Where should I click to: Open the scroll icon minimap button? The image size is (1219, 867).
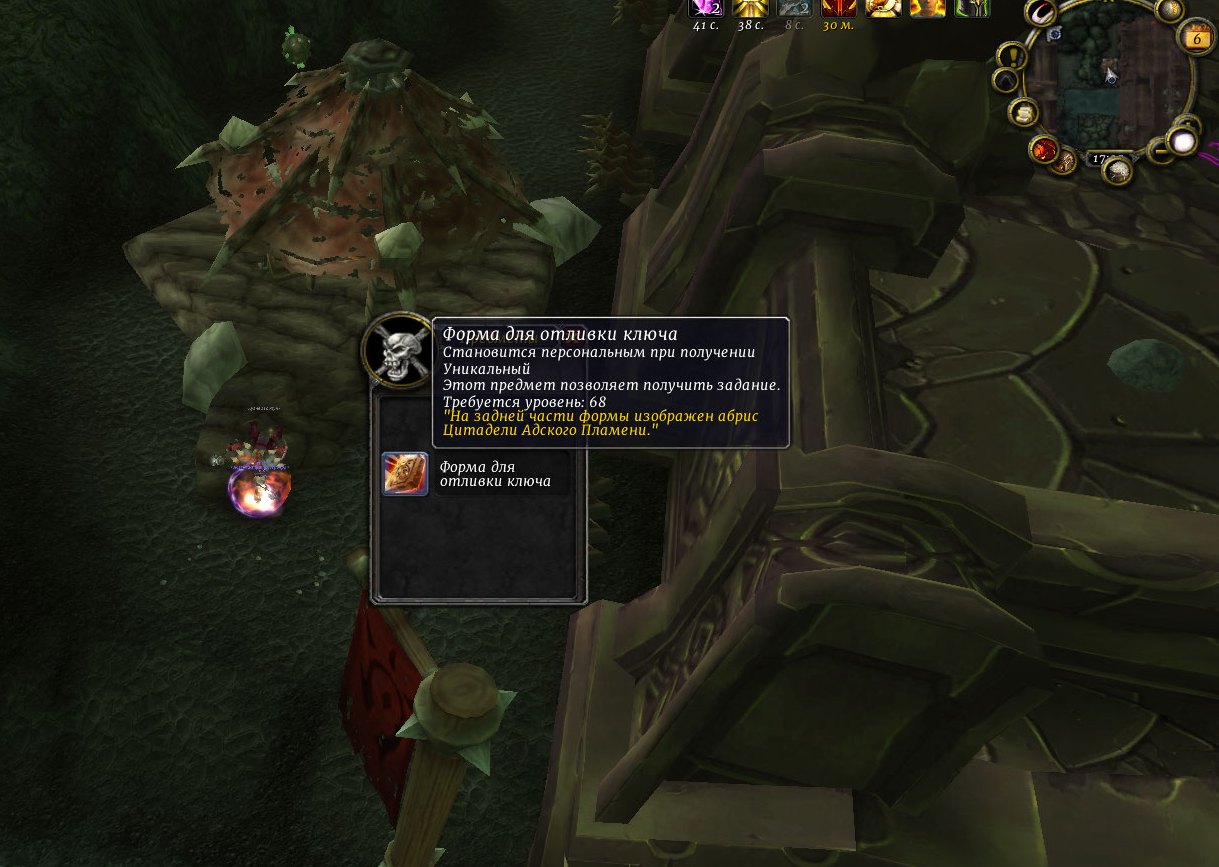(x=1023, y=113)
